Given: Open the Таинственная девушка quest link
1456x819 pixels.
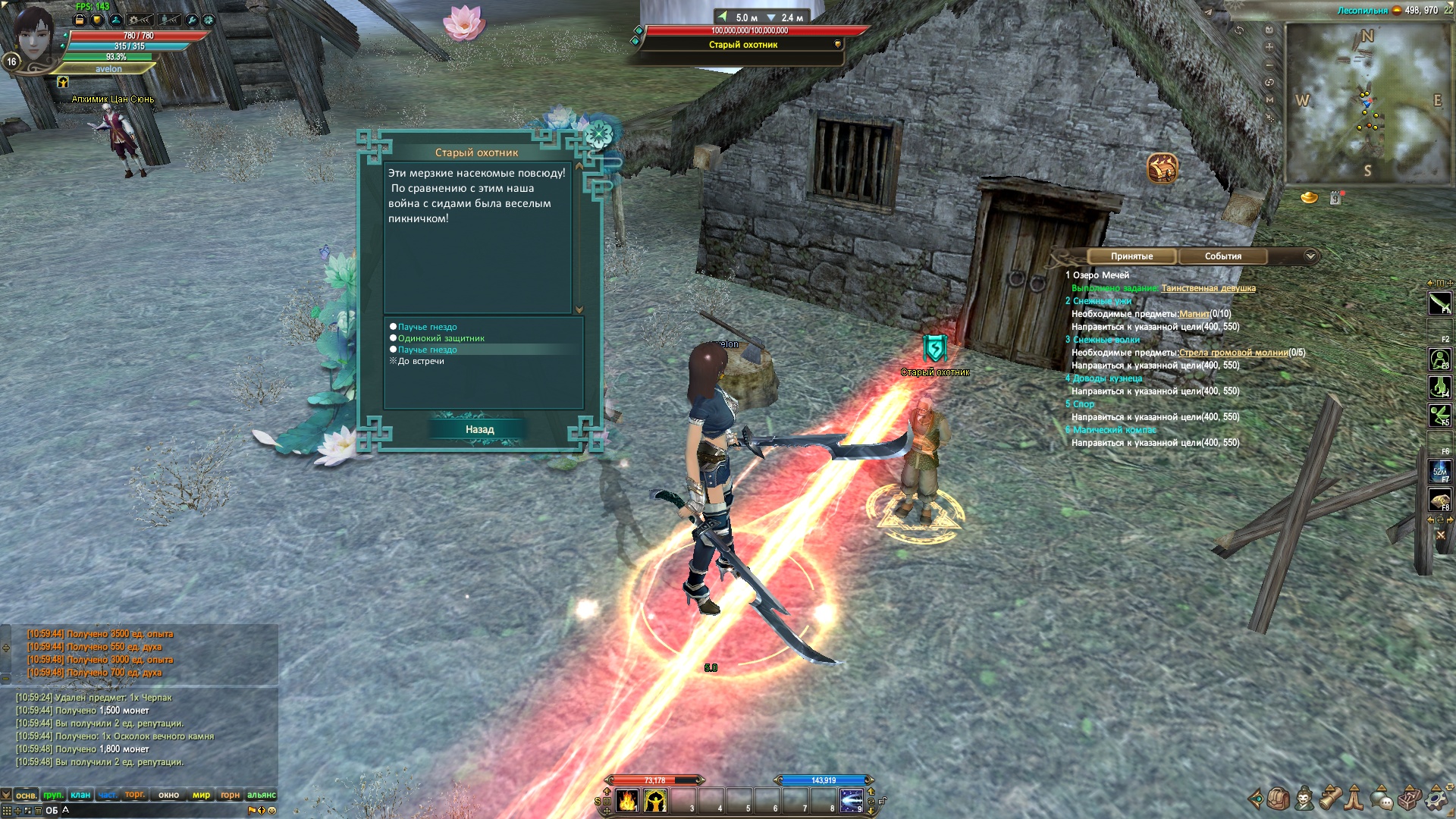Looking at the screenshot, I should pos(1208,288).
